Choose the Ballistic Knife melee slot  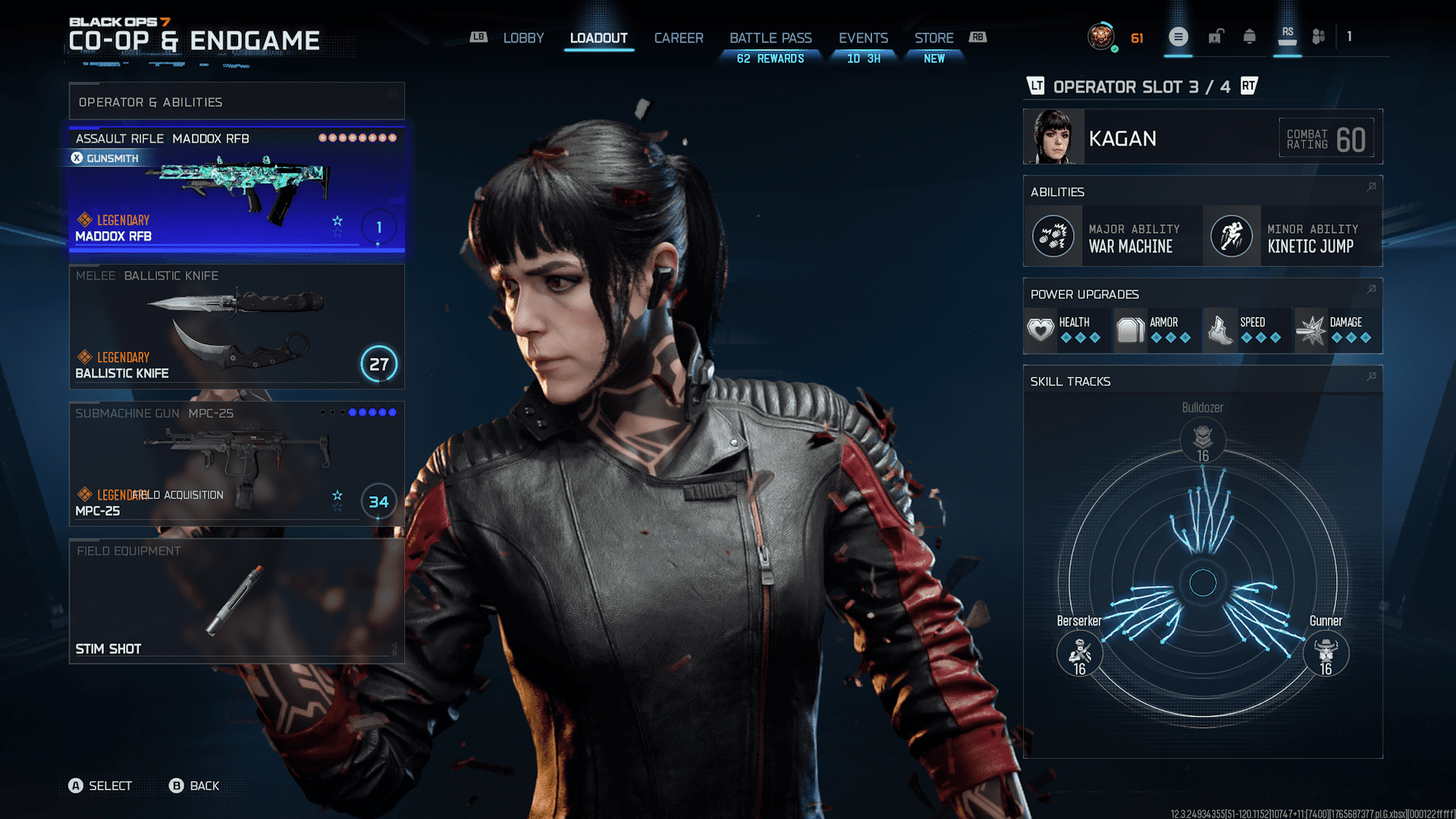[x=237, y=326]
